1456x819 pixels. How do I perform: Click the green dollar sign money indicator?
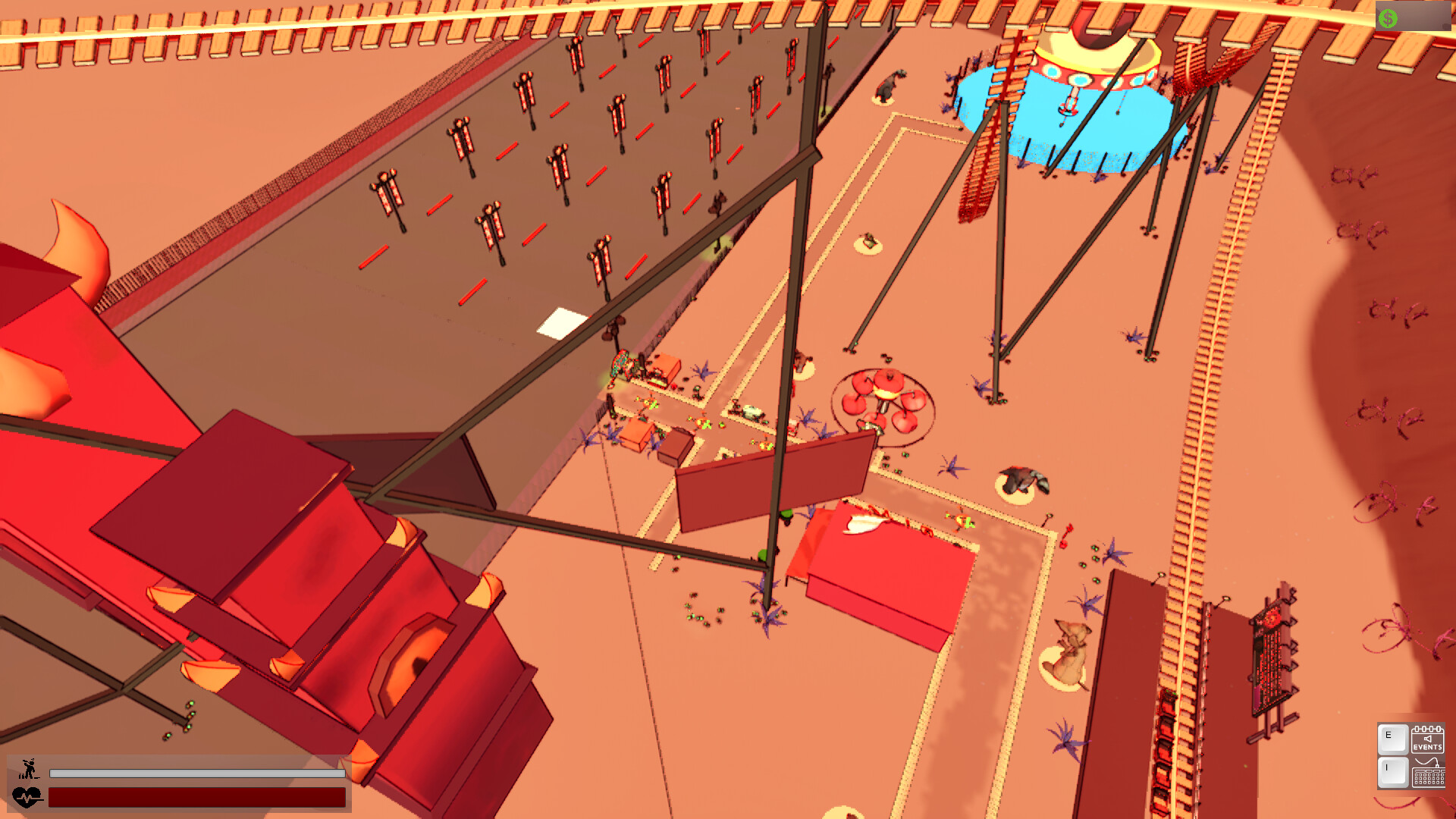tap(1389, 17)
